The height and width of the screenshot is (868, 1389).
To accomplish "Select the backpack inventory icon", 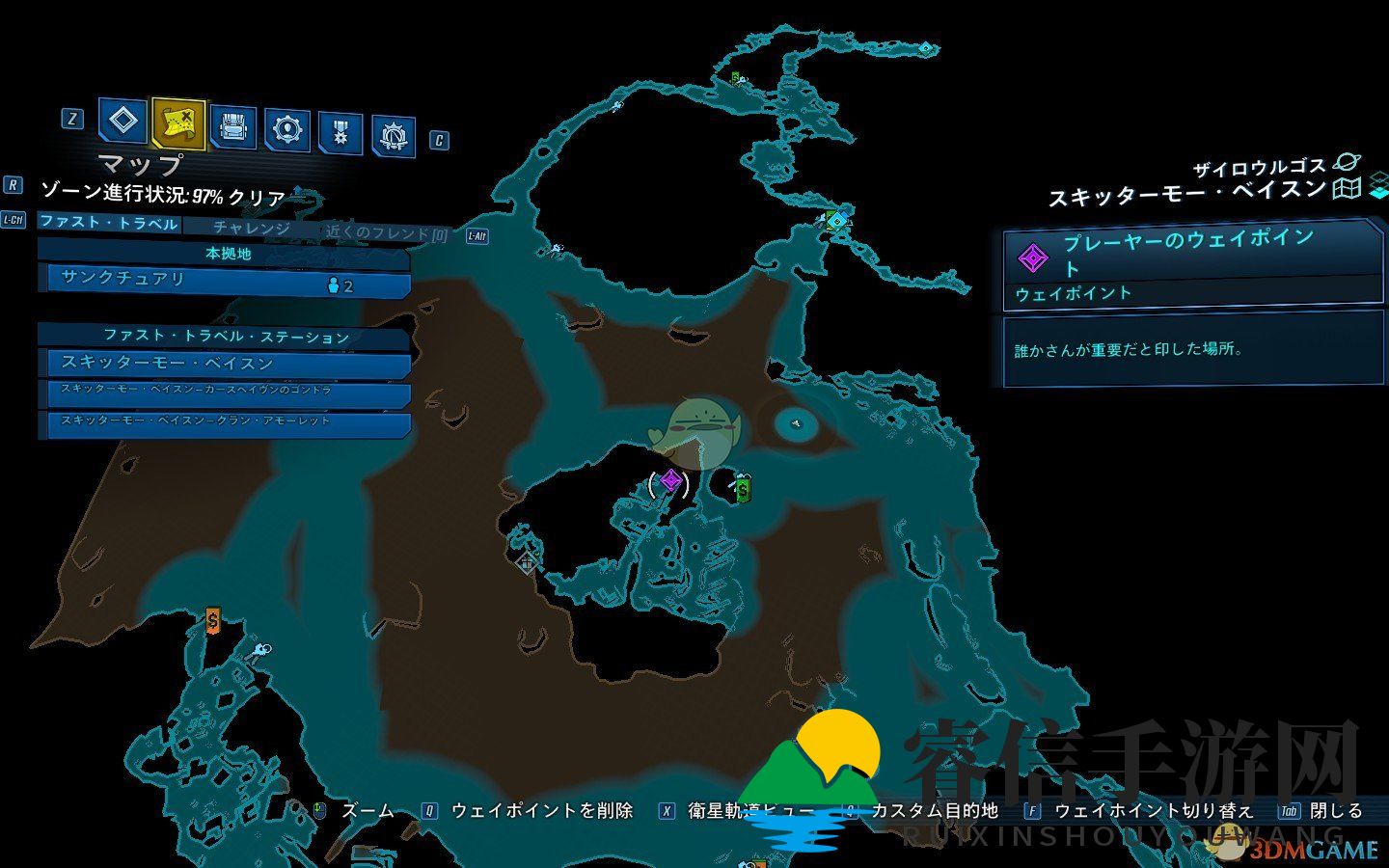I will [x=233, y=127].
